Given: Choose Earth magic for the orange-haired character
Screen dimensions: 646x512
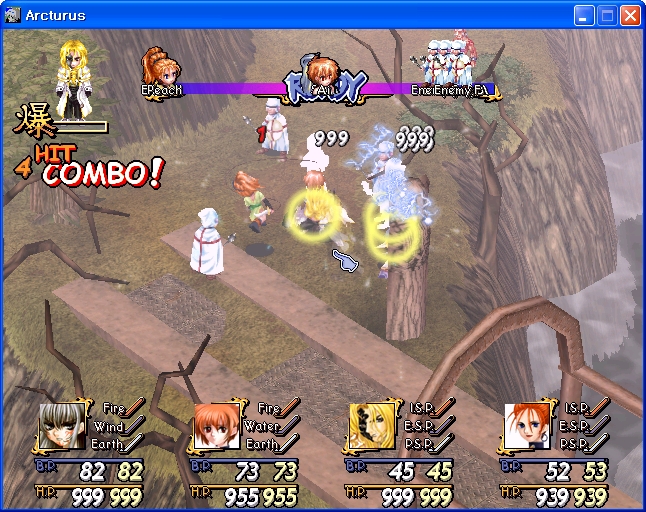Looking at the screenshot, I should tap(267, 444).
